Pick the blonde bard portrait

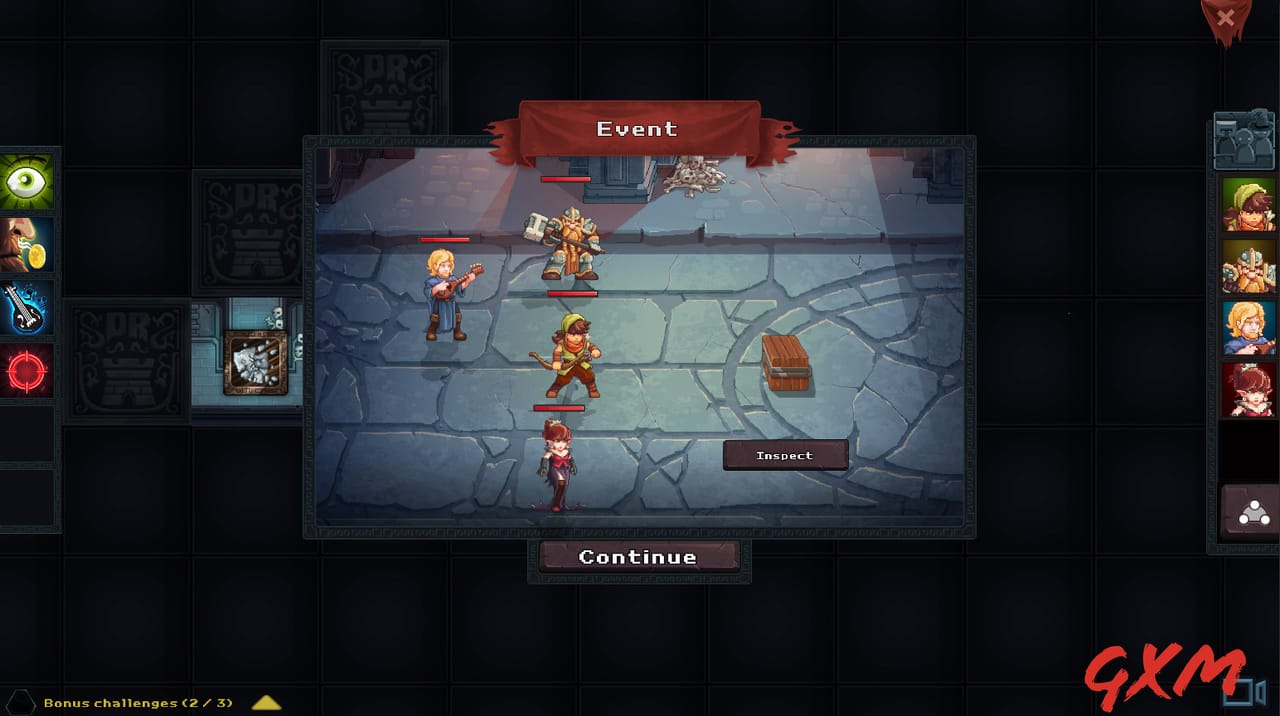pos(1248,328)
